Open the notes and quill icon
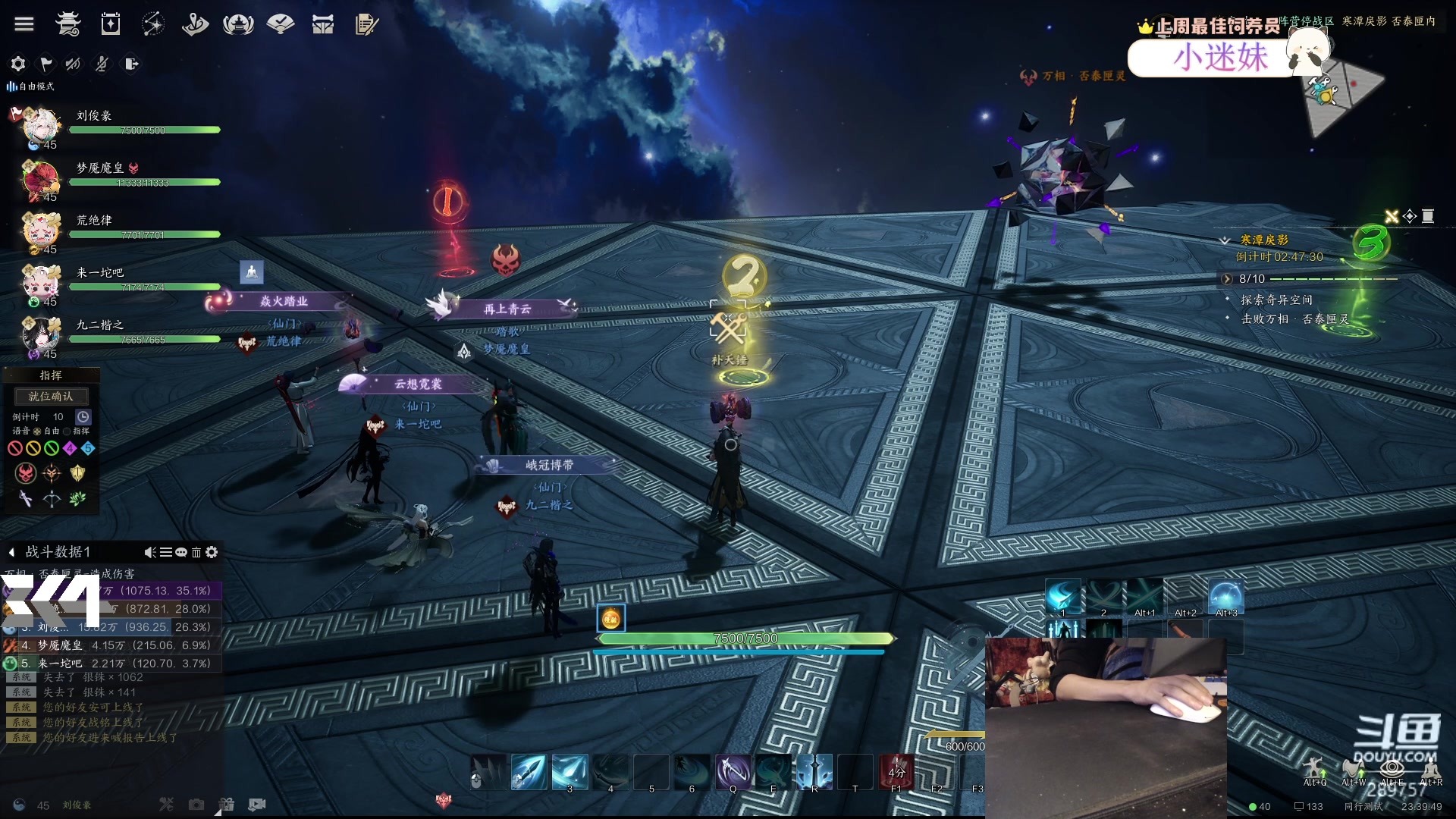The height and width of the screenshot is (819, 1456). [x=366, y=24]
